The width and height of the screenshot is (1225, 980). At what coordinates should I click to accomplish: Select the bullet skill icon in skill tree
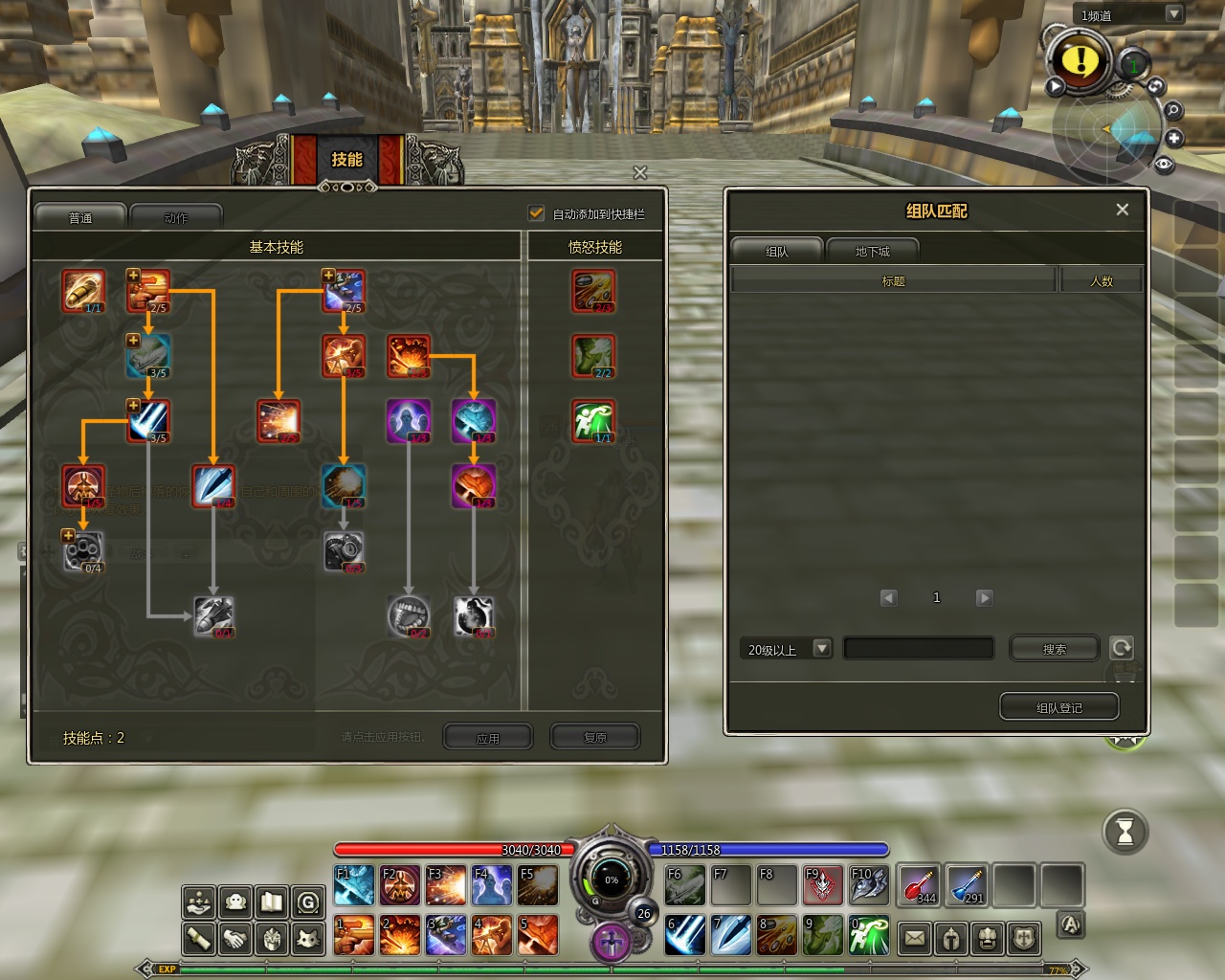pos(83,290)
